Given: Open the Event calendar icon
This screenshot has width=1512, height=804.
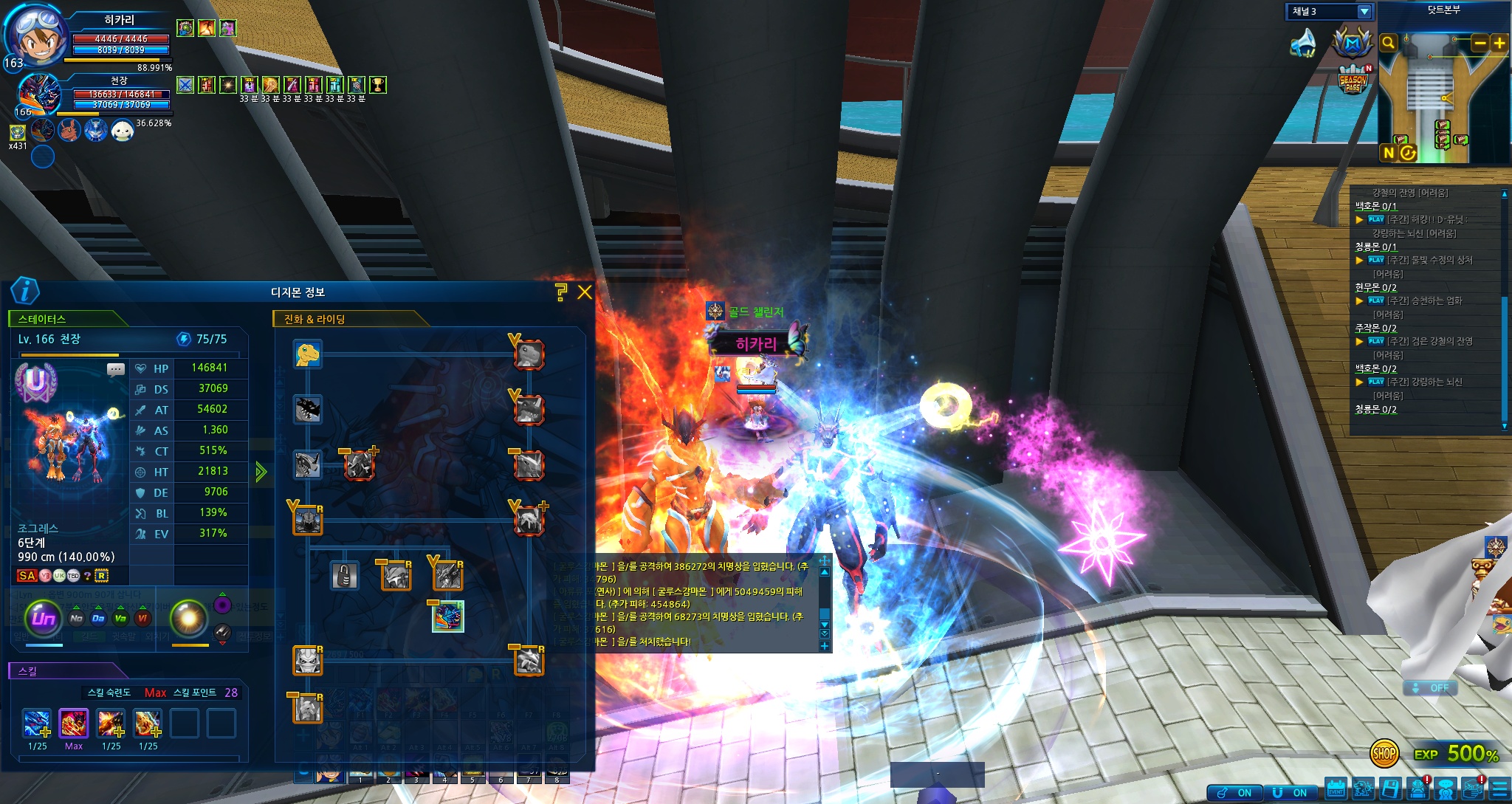Looking at the screenshot, I should [1336, 789].
